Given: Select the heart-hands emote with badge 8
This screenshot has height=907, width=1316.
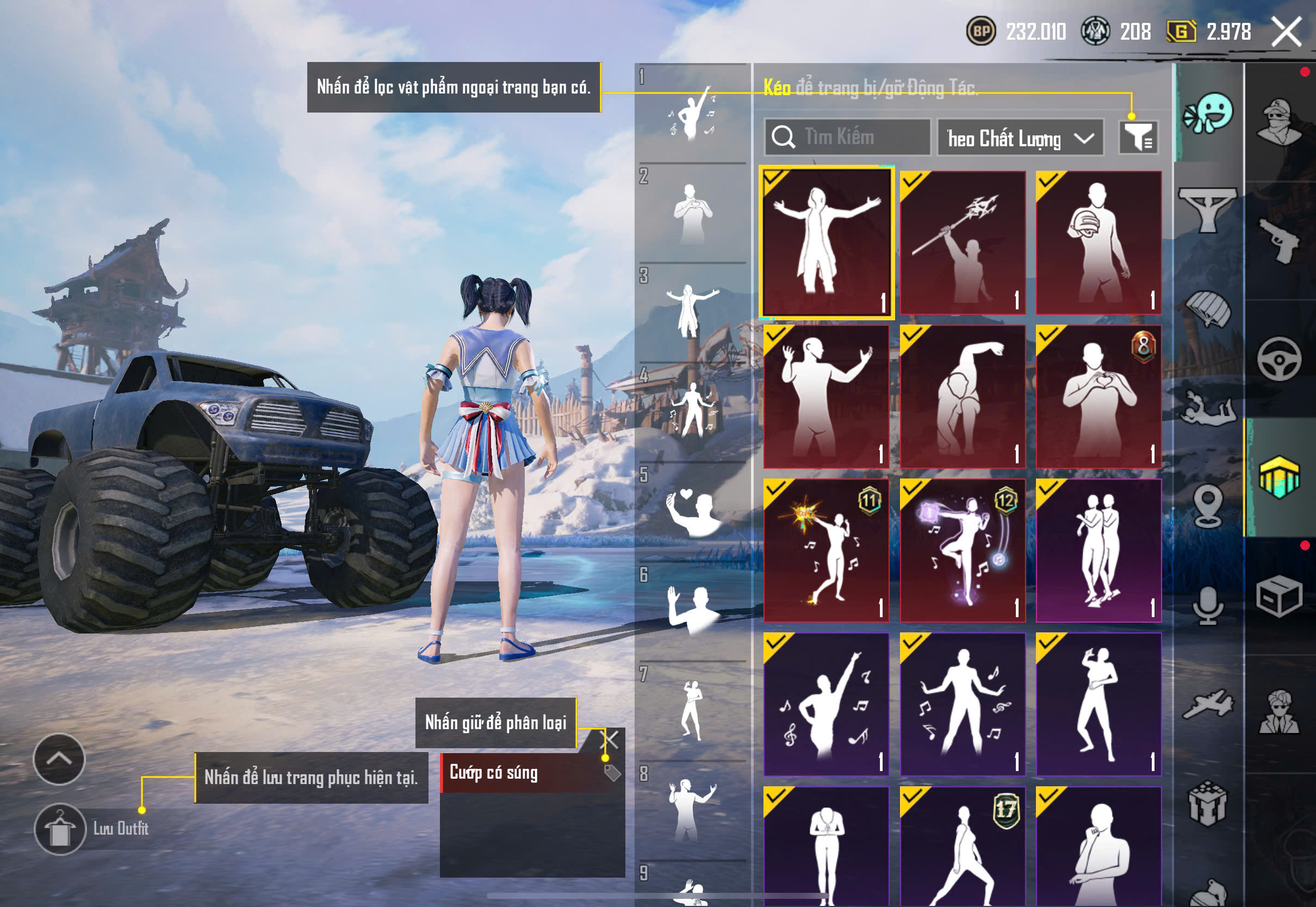Looking at the screenshot, I should click(x=1098, y=396).
